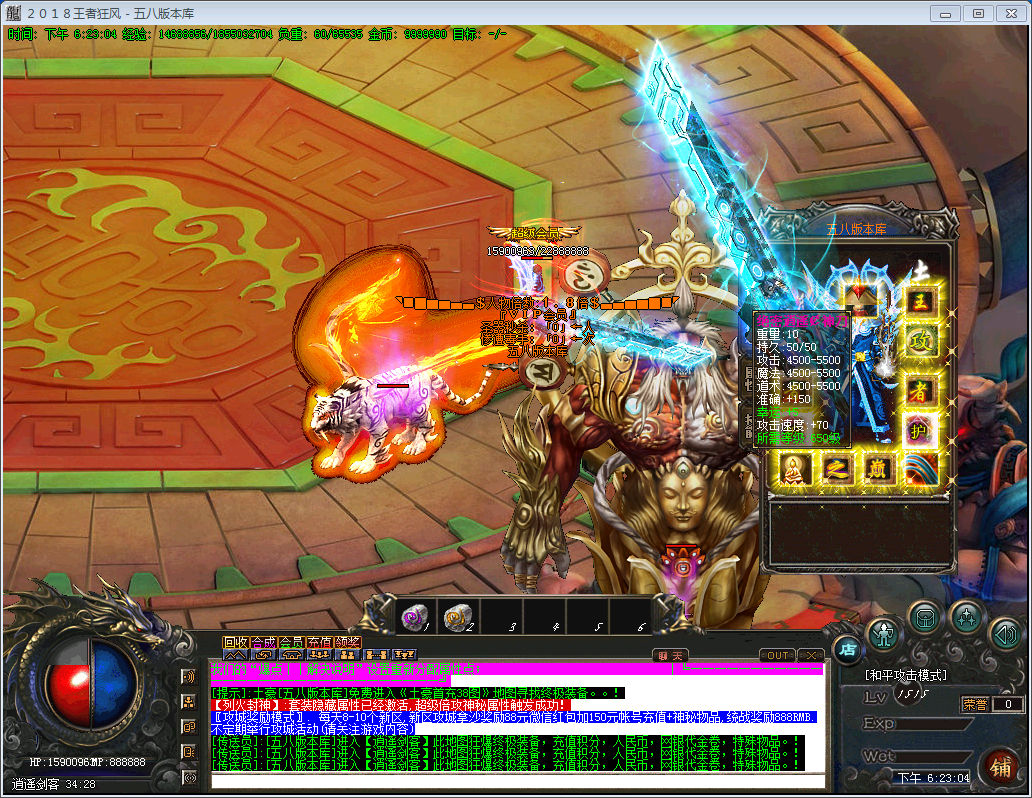Screen dimensions: 1032x798
Task: Open the 合成 synthesis menu
Action: point(263,642)
